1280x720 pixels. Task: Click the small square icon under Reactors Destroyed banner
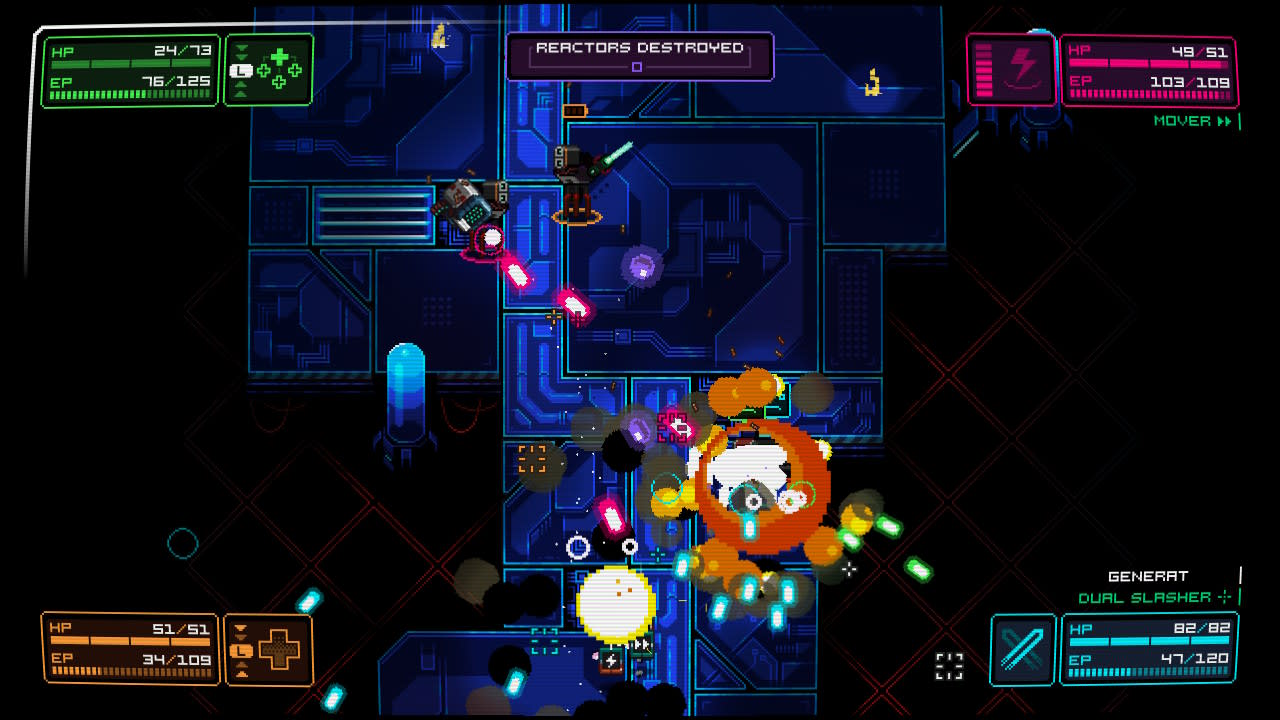[x=639, y=65]
